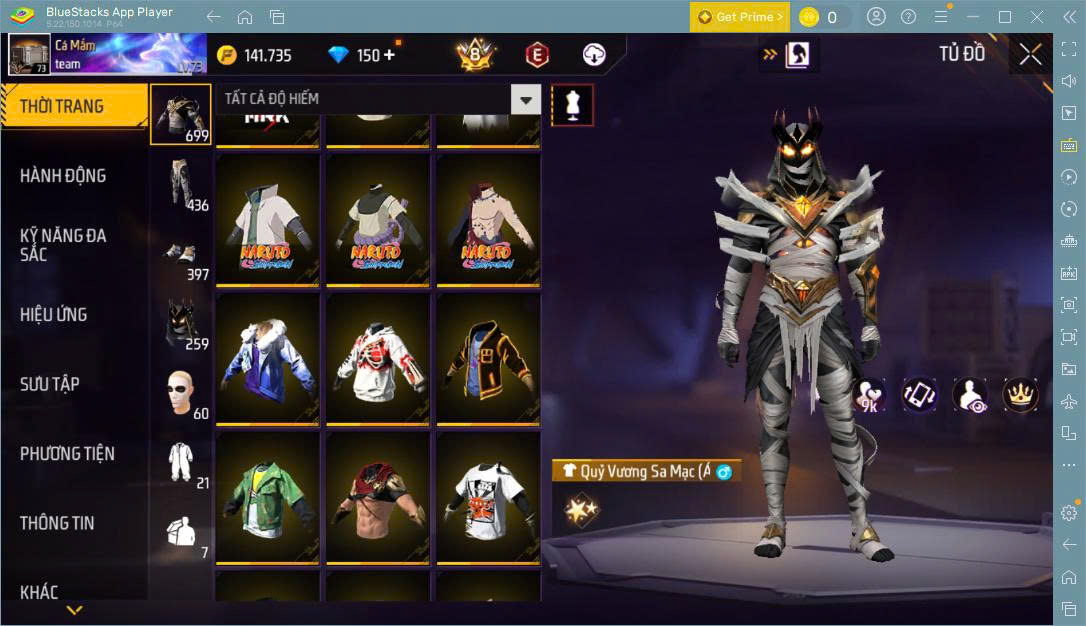Open the KỸ NĂNG ĐA SẮC category
This screenshot has width=1086, height=626.
point(63,245)
